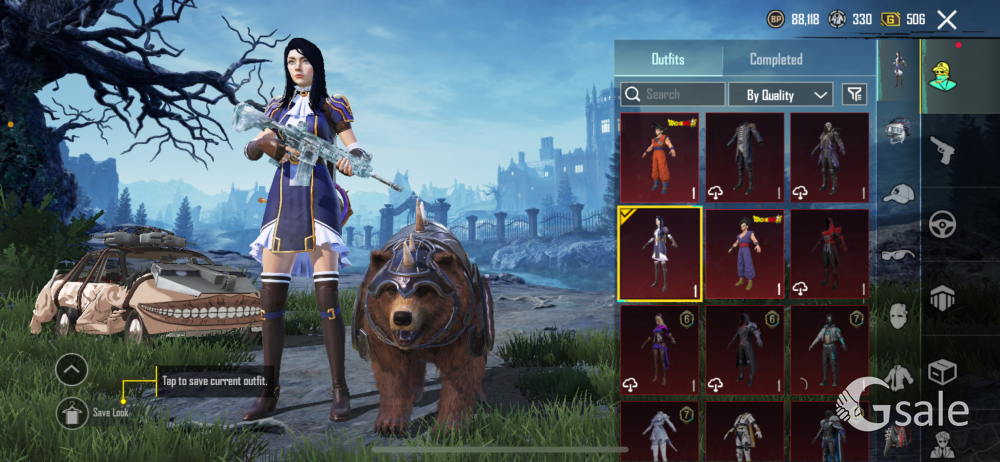Open the steering wheel vehicle category
1000x462 pixels.
(x=943, y=223)
